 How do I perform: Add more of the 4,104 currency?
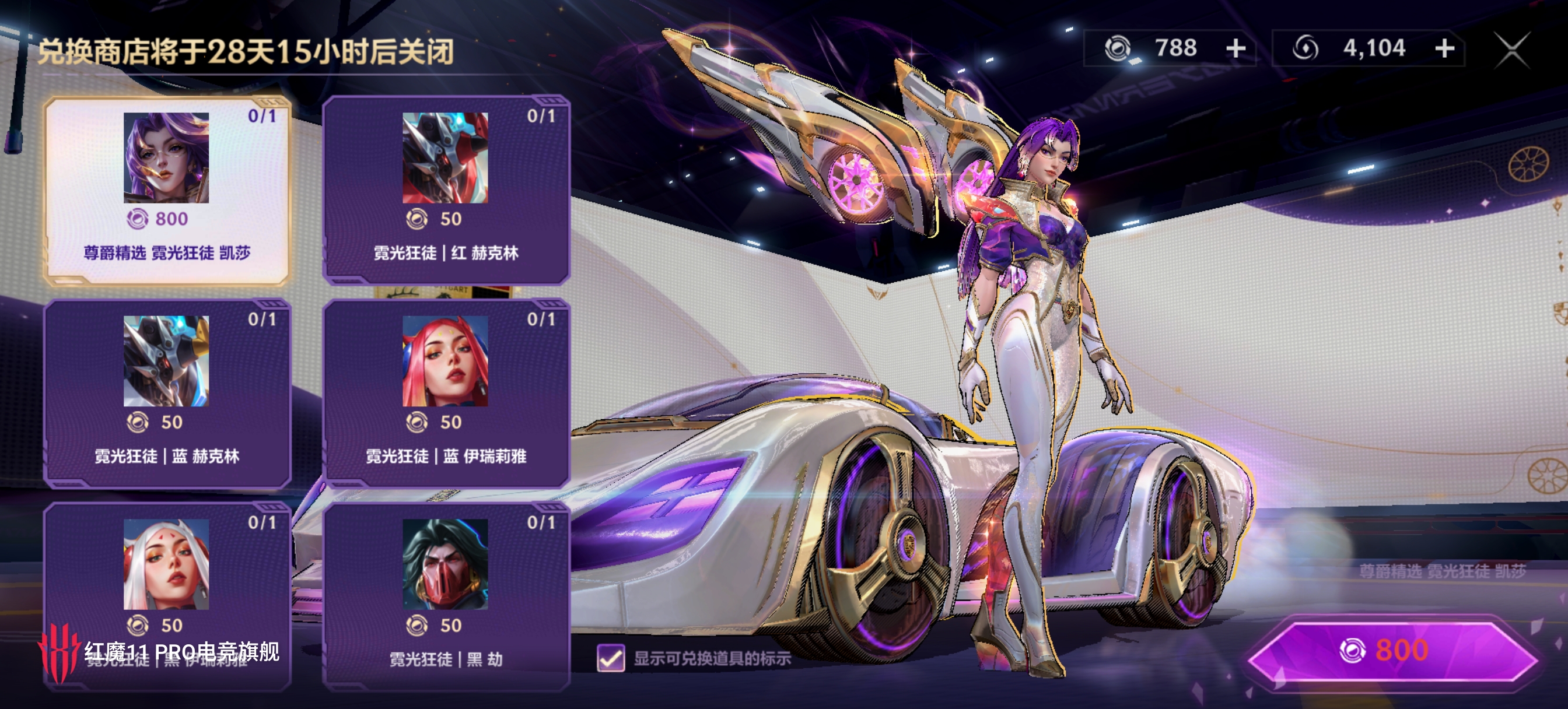[1444, 48]
